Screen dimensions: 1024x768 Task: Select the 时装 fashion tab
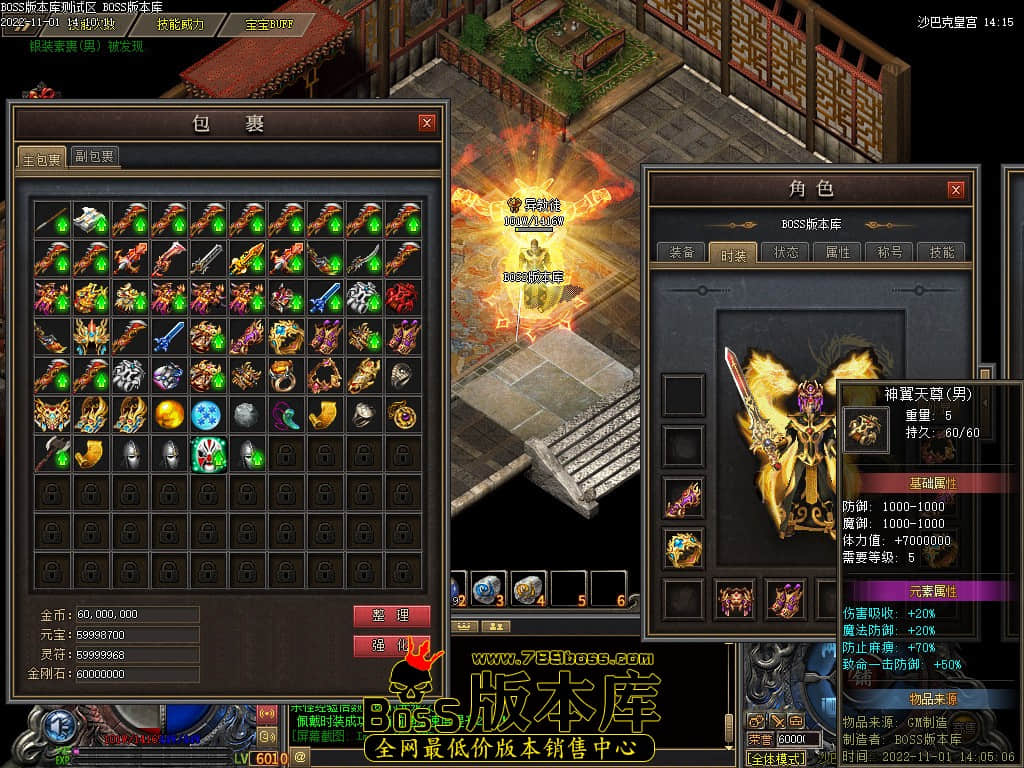coord(733,253)
